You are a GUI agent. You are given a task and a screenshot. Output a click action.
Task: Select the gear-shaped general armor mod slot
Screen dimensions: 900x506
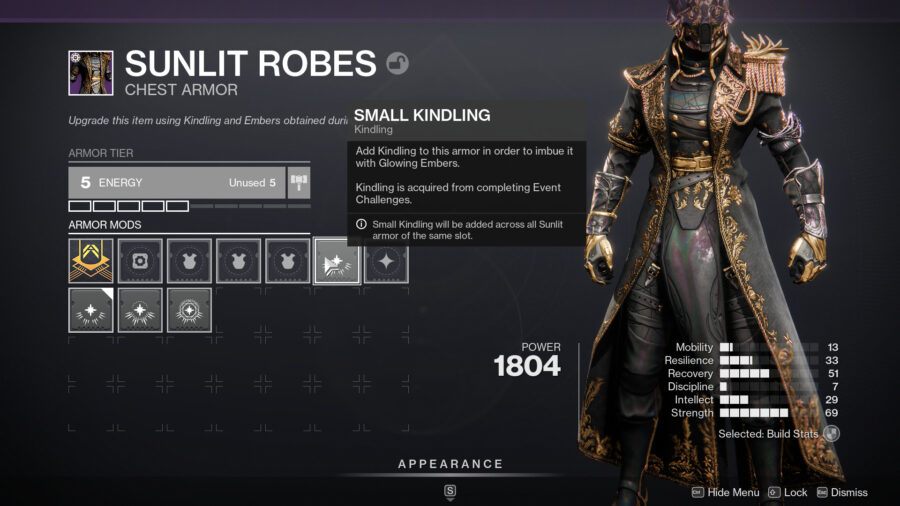coord(139,260)
